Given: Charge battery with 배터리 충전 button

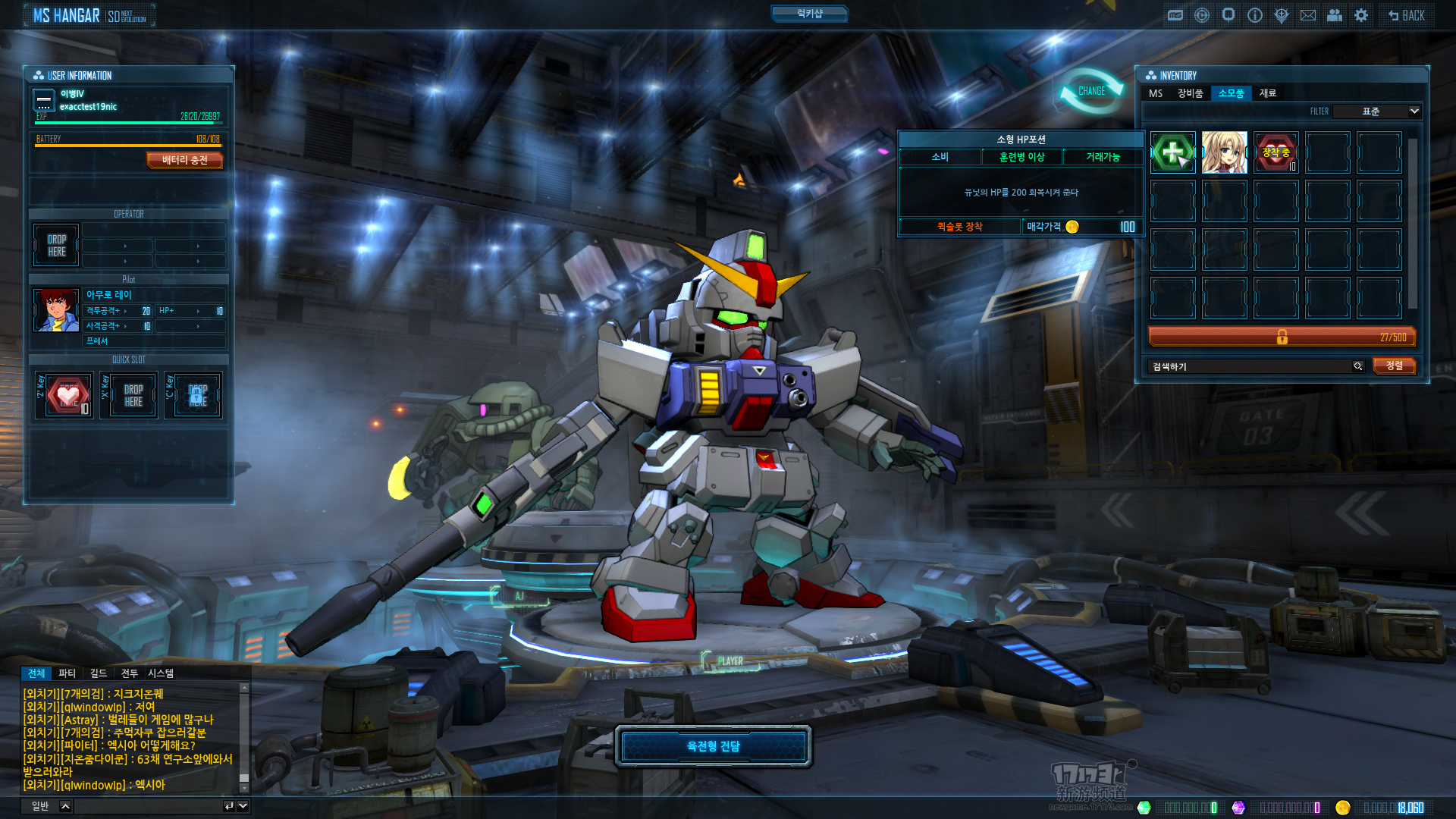Looking at the screenshot, I should (x=184, y=160).
